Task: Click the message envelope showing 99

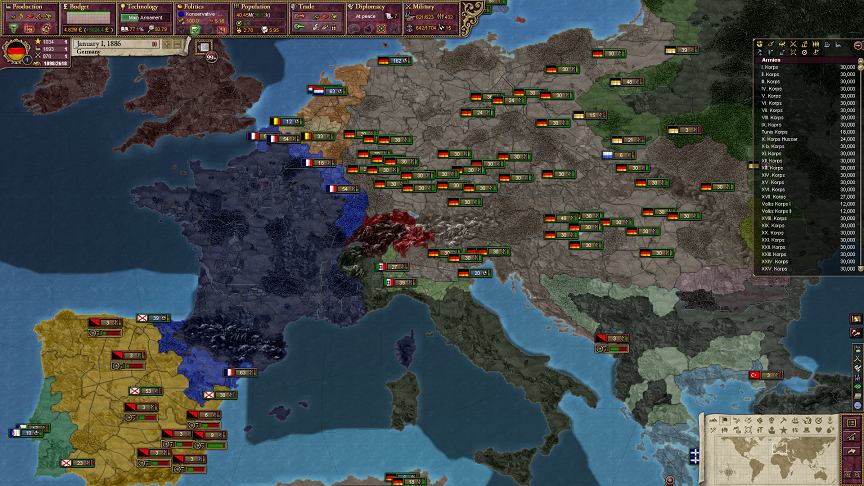Action: [212, 57]
